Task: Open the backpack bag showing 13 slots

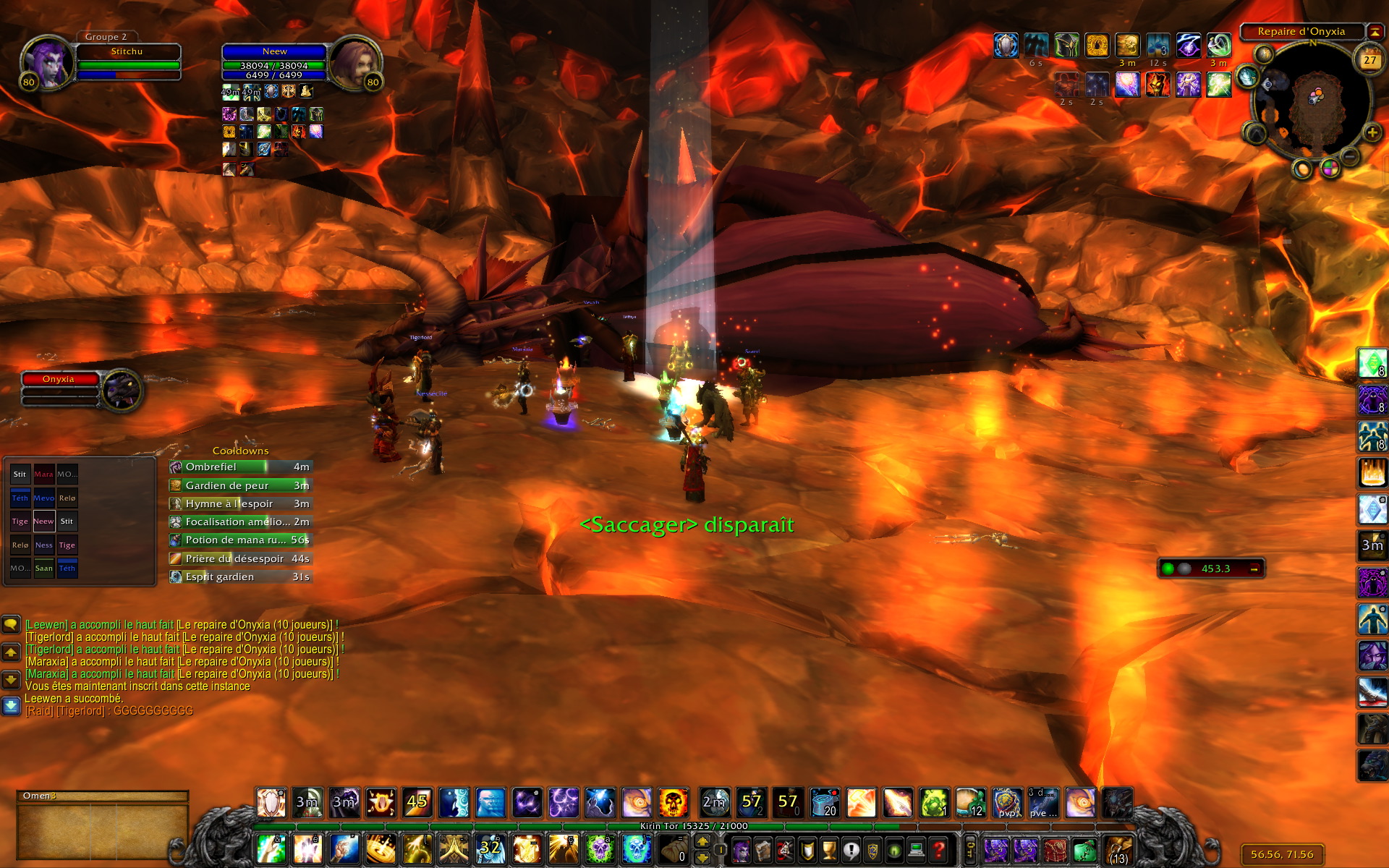Action: click(1118, 849)
